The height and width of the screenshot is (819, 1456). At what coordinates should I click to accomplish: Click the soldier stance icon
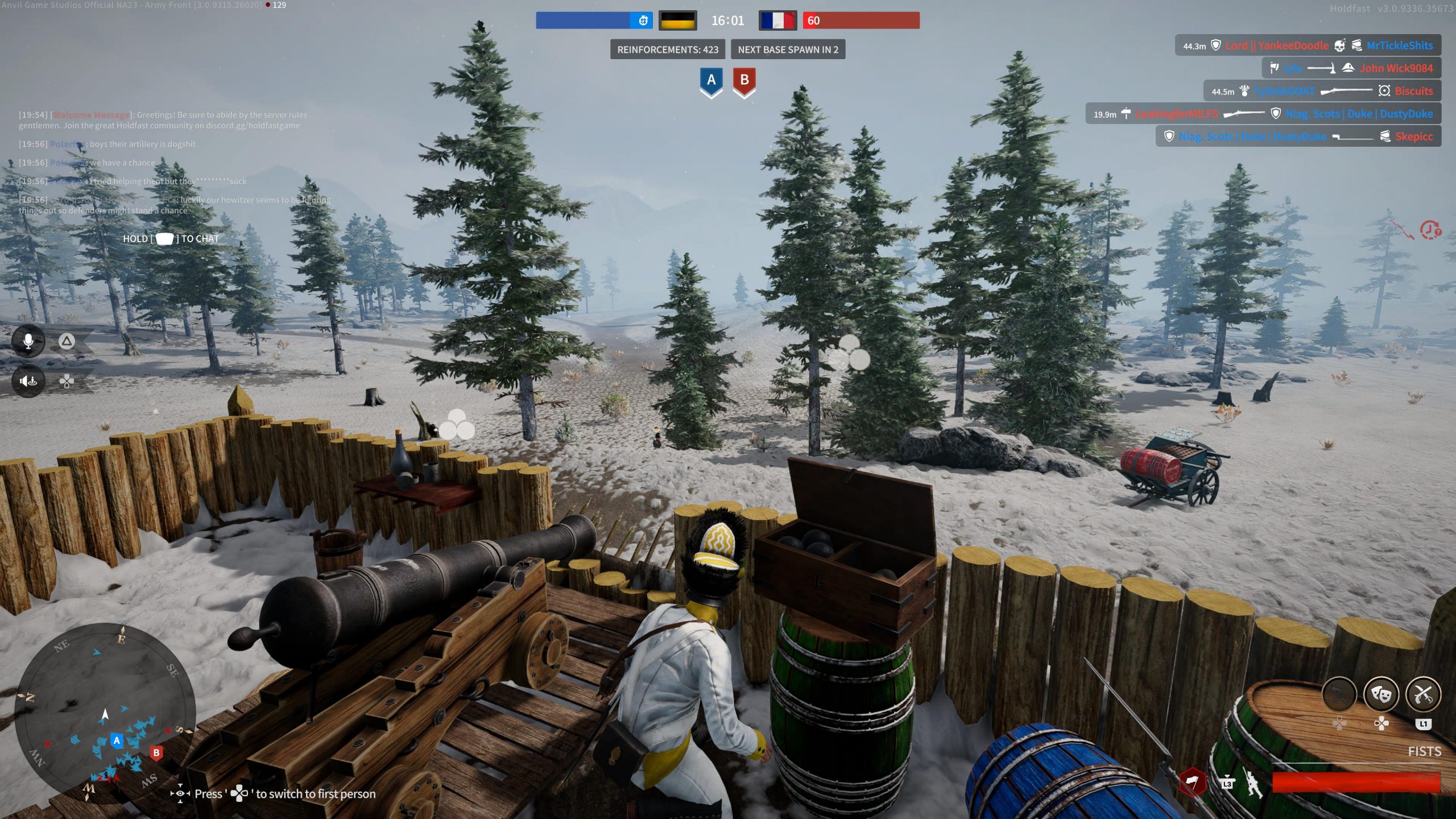1253,784
